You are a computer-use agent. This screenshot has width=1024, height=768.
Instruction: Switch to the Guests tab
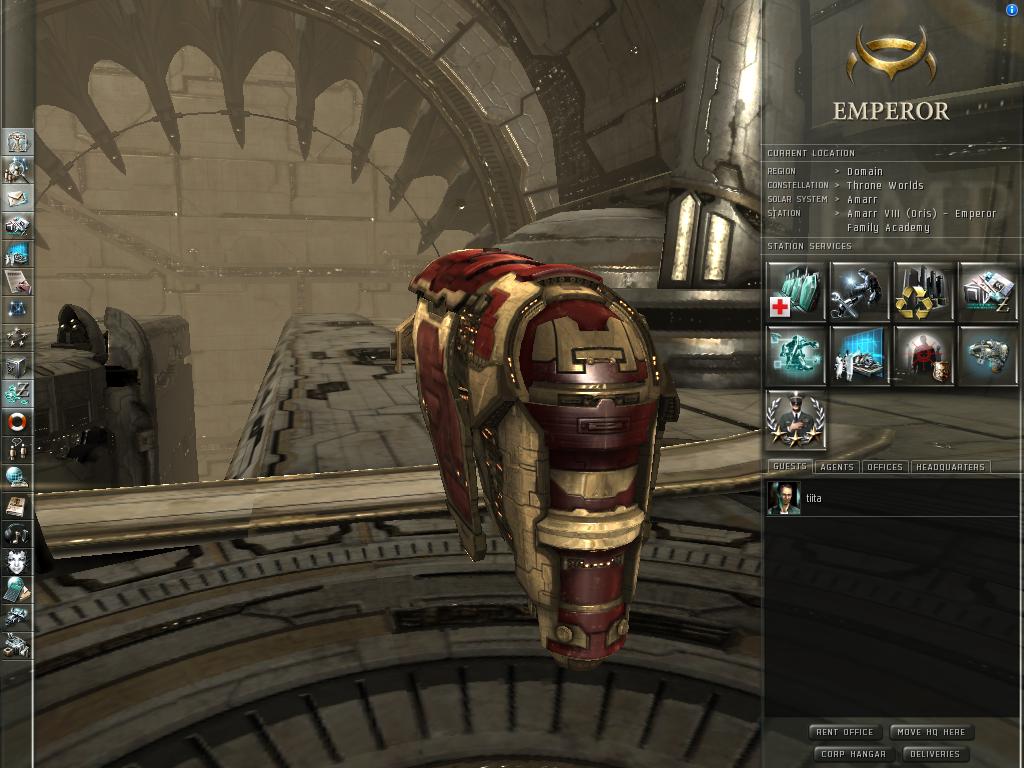click(789, 467)
